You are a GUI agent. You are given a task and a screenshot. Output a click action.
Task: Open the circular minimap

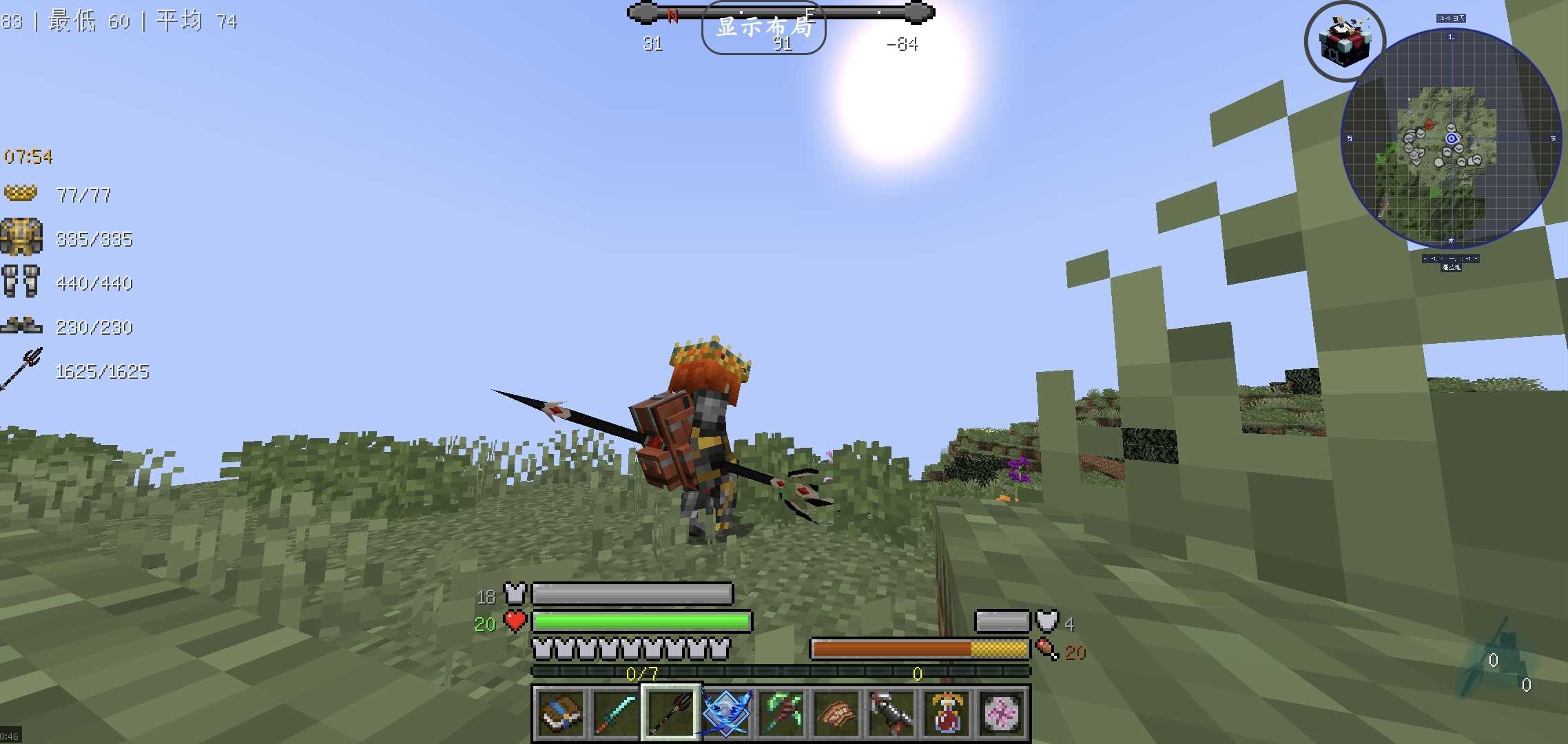1451,138
